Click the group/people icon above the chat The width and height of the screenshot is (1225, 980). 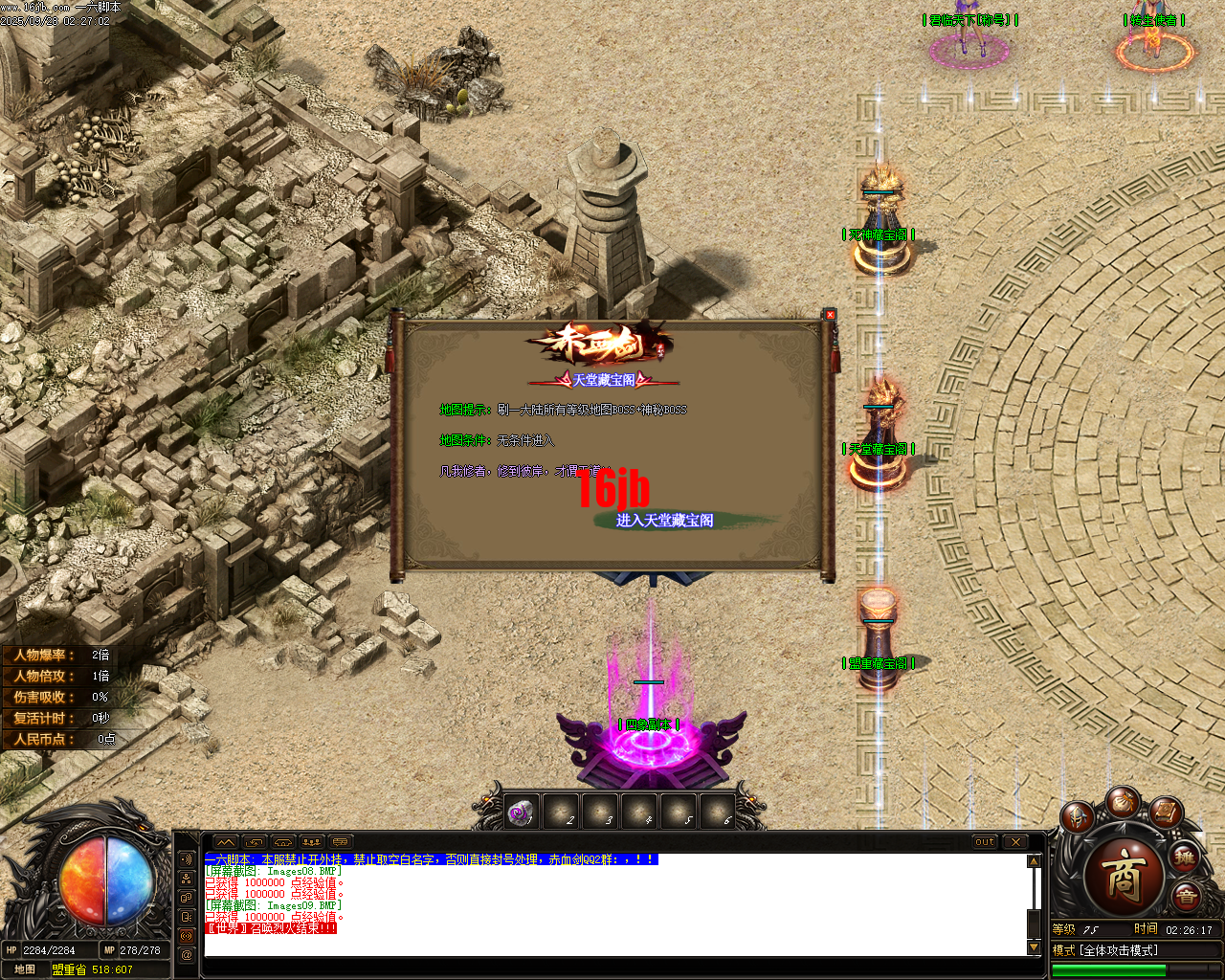point(310,842)
